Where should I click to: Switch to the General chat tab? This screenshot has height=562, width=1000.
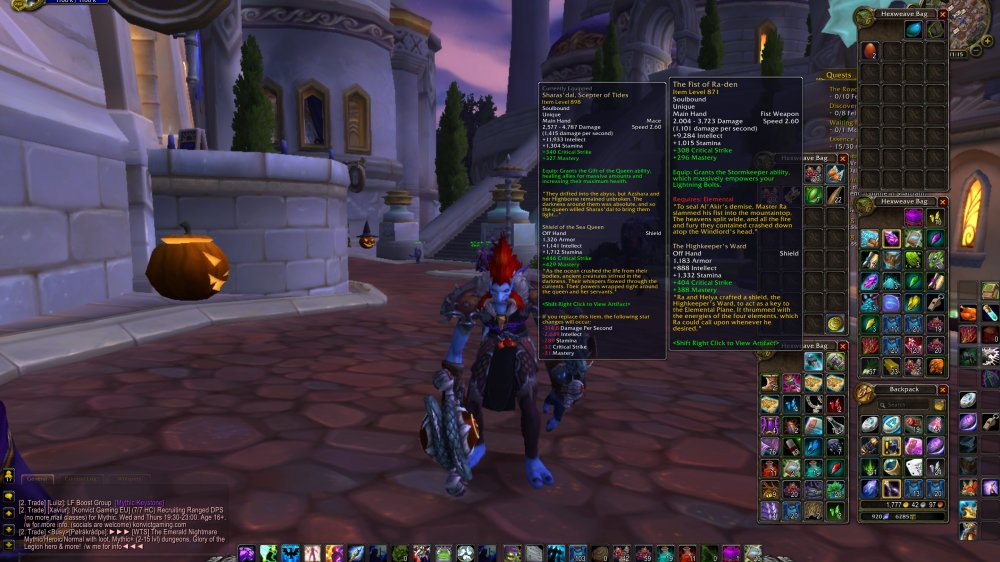click(37, 479)
